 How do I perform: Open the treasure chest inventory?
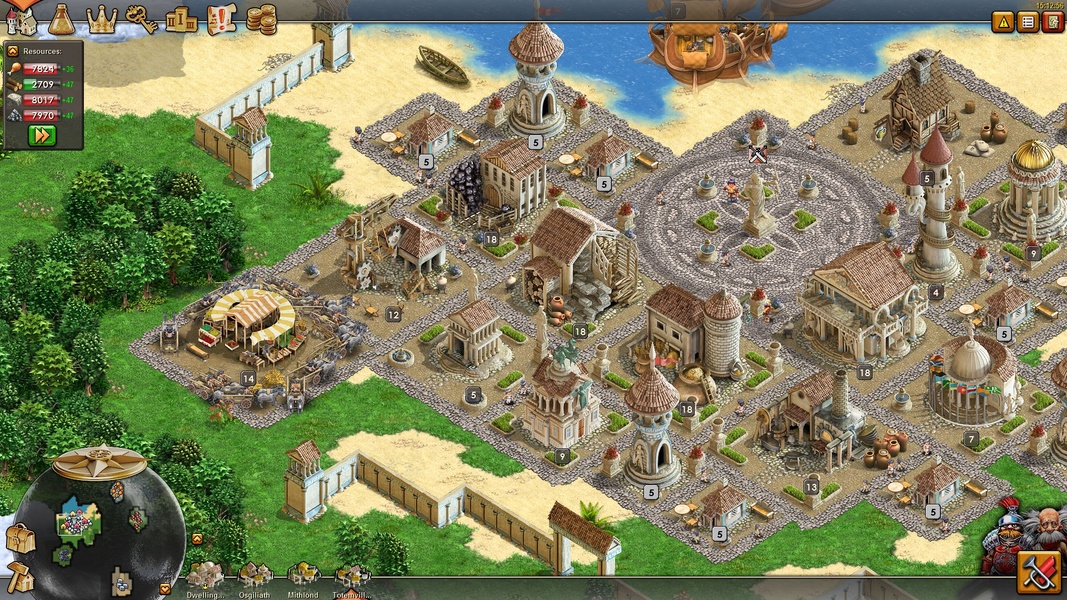(19, 539)
